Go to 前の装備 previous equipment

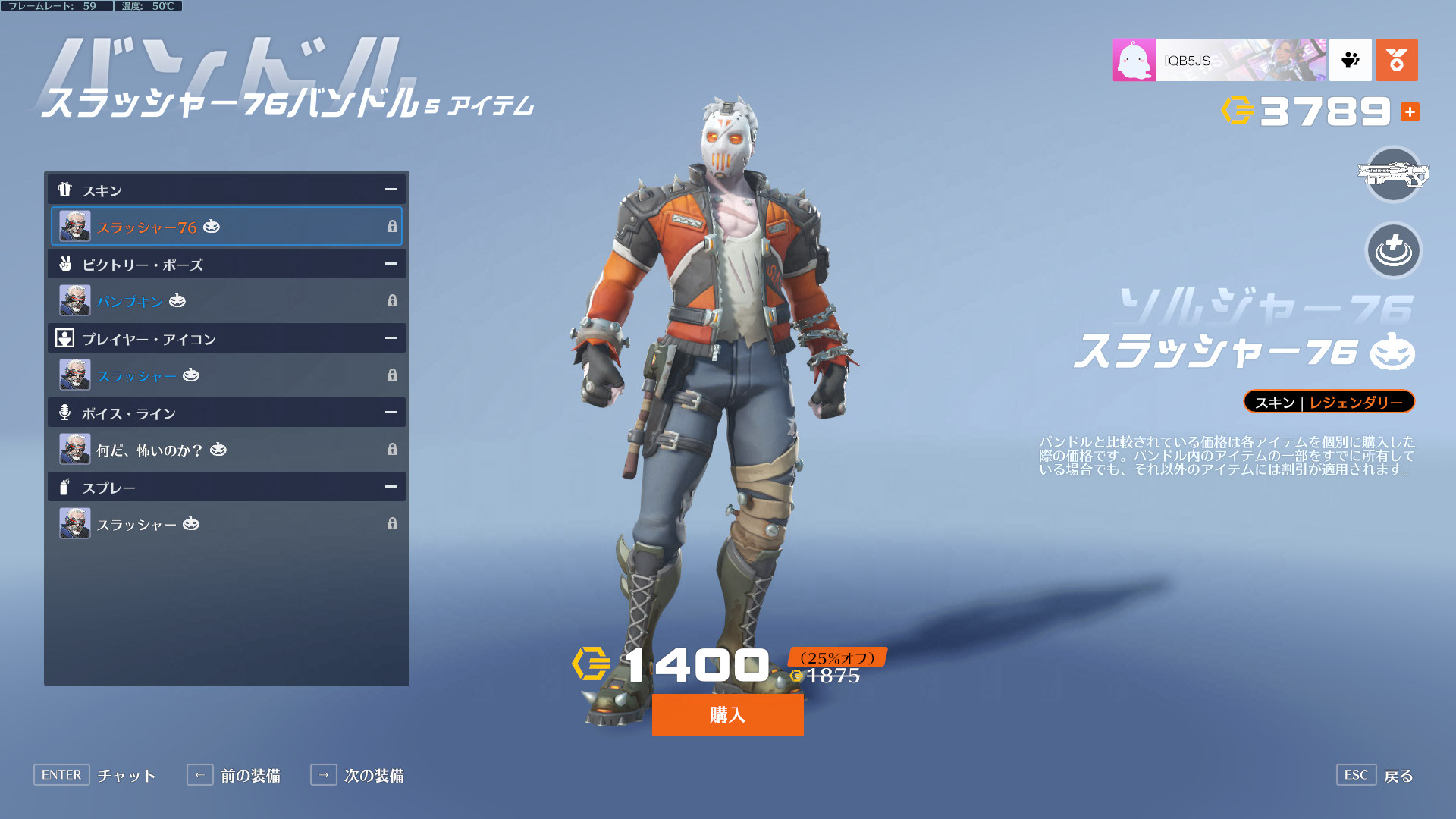tap(234, 775)
